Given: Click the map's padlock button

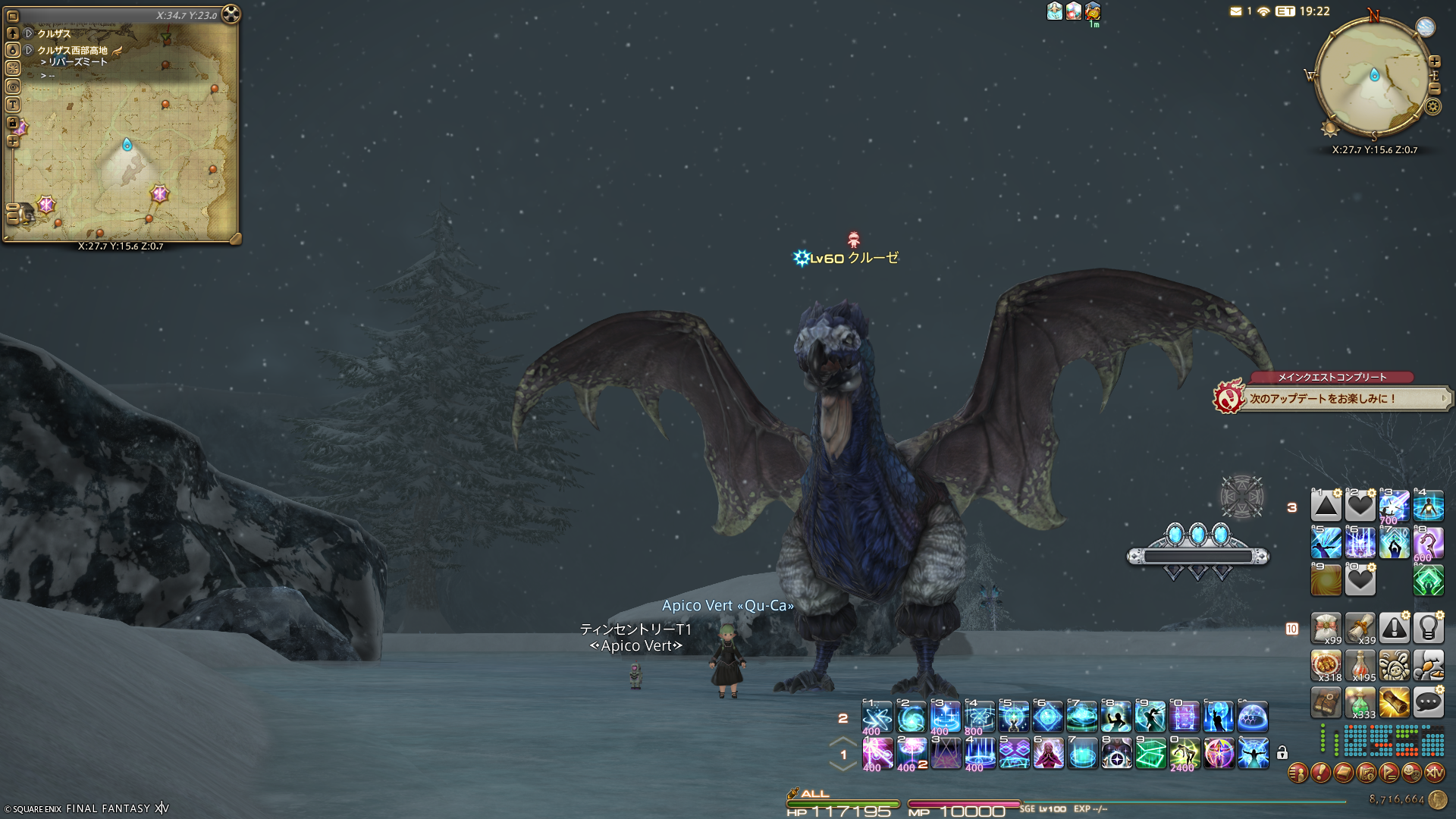Looking at the screenshot, I should pyautogui.click(x=13, y=123).
